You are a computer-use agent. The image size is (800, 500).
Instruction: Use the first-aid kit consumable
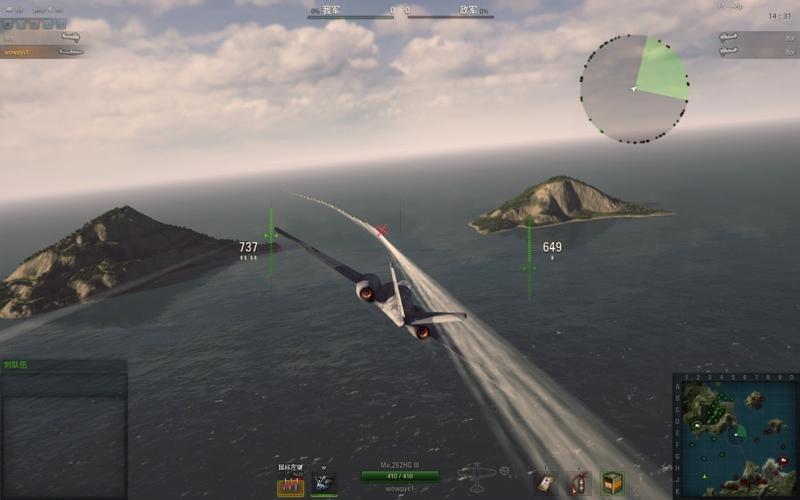tap(545, 484)
